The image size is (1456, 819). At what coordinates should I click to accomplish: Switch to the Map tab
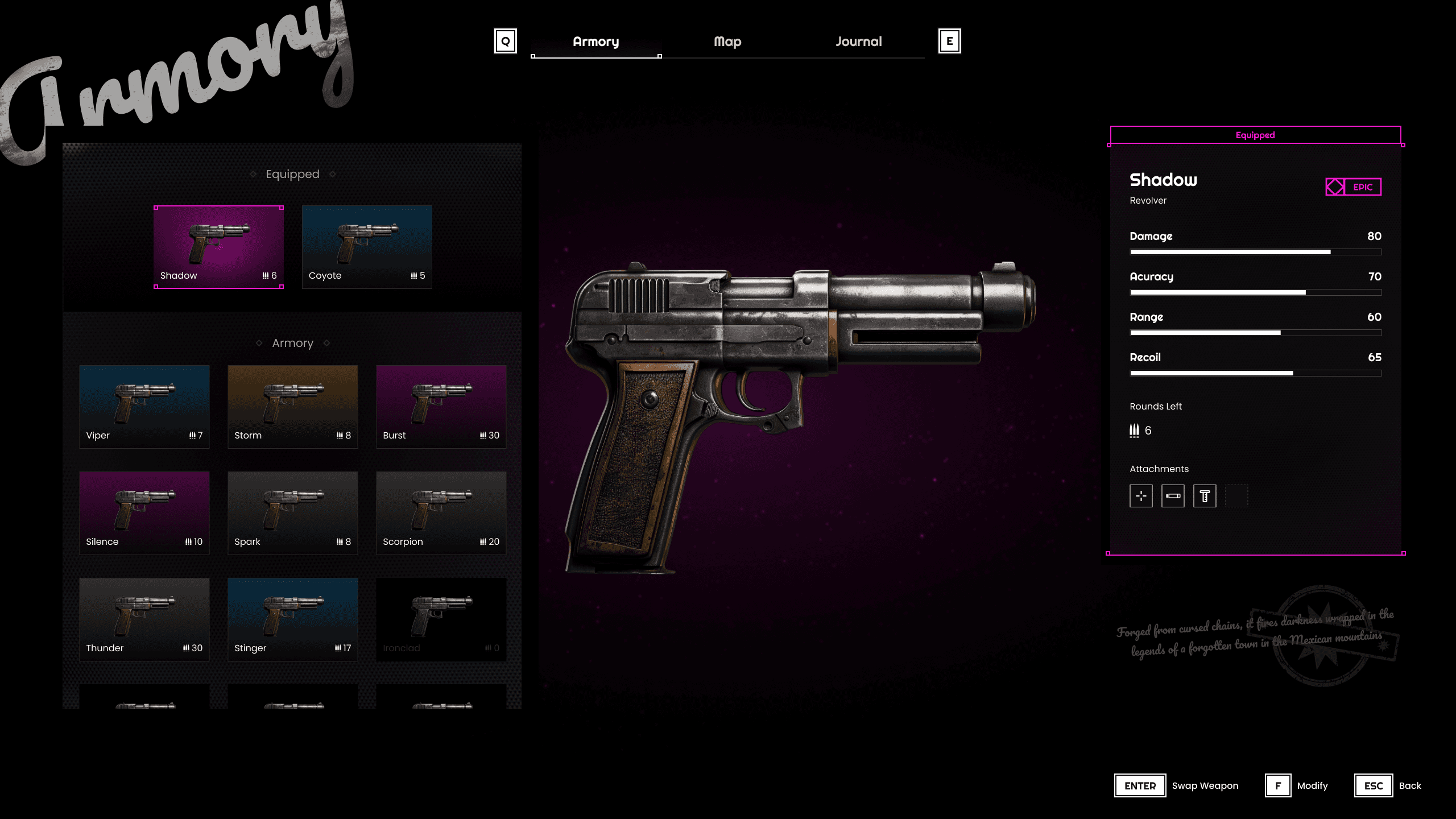727,42
